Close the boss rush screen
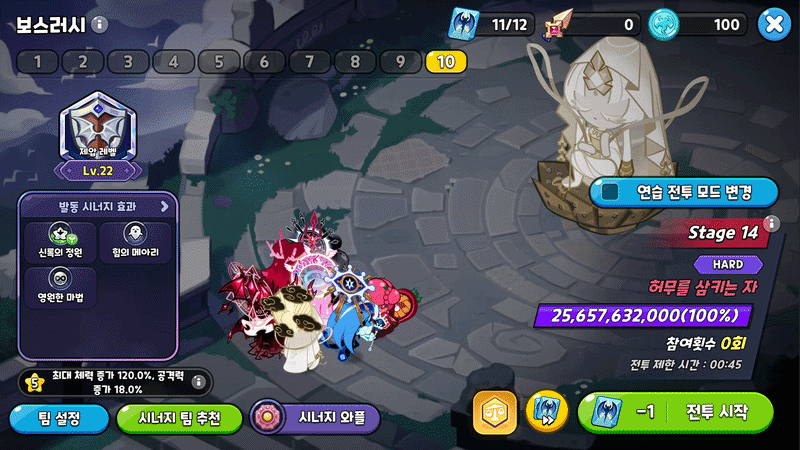800x450 pixels. click(773, 24)
